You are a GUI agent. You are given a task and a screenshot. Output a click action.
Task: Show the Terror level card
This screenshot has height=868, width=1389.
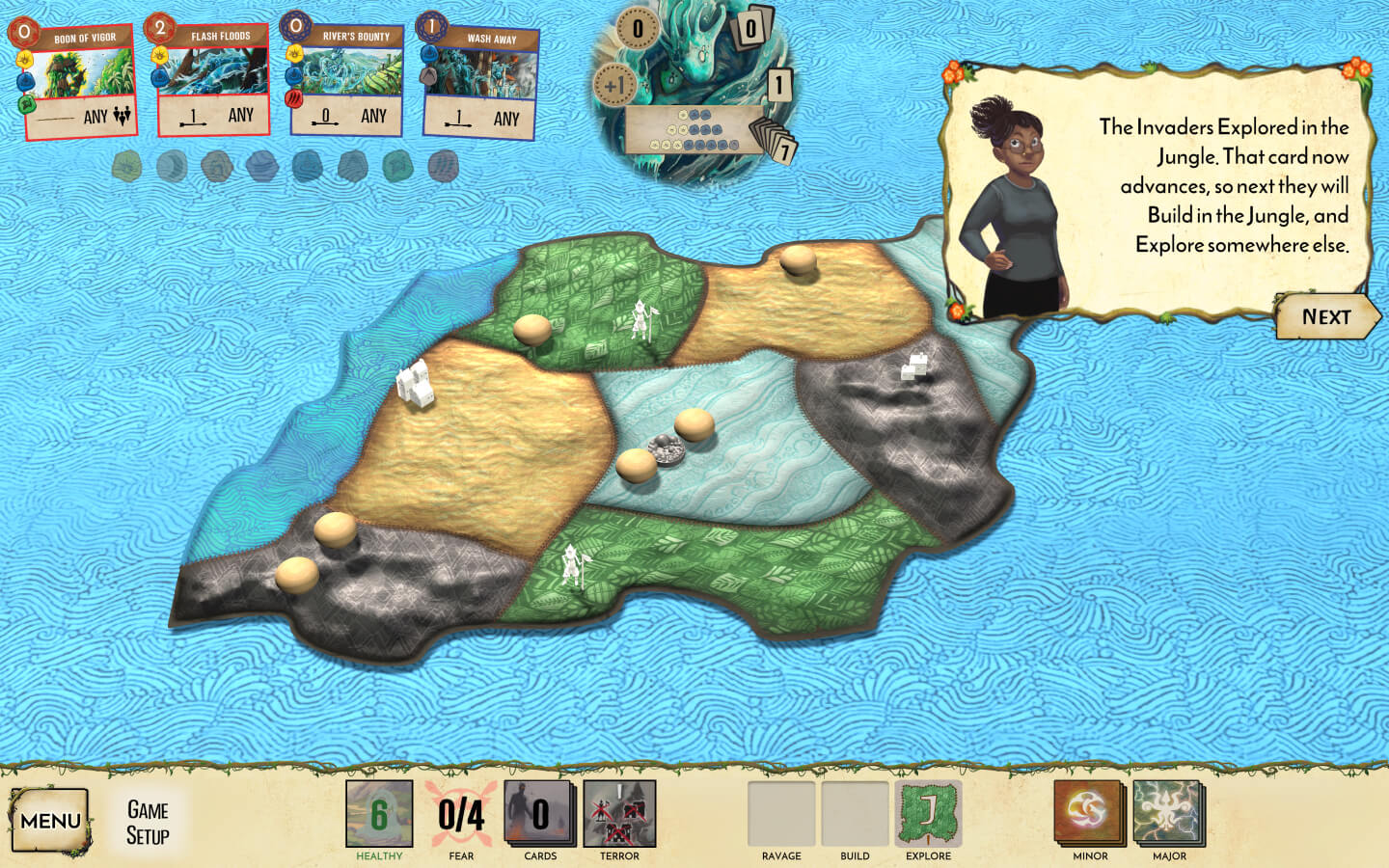[x=619, y=815]
